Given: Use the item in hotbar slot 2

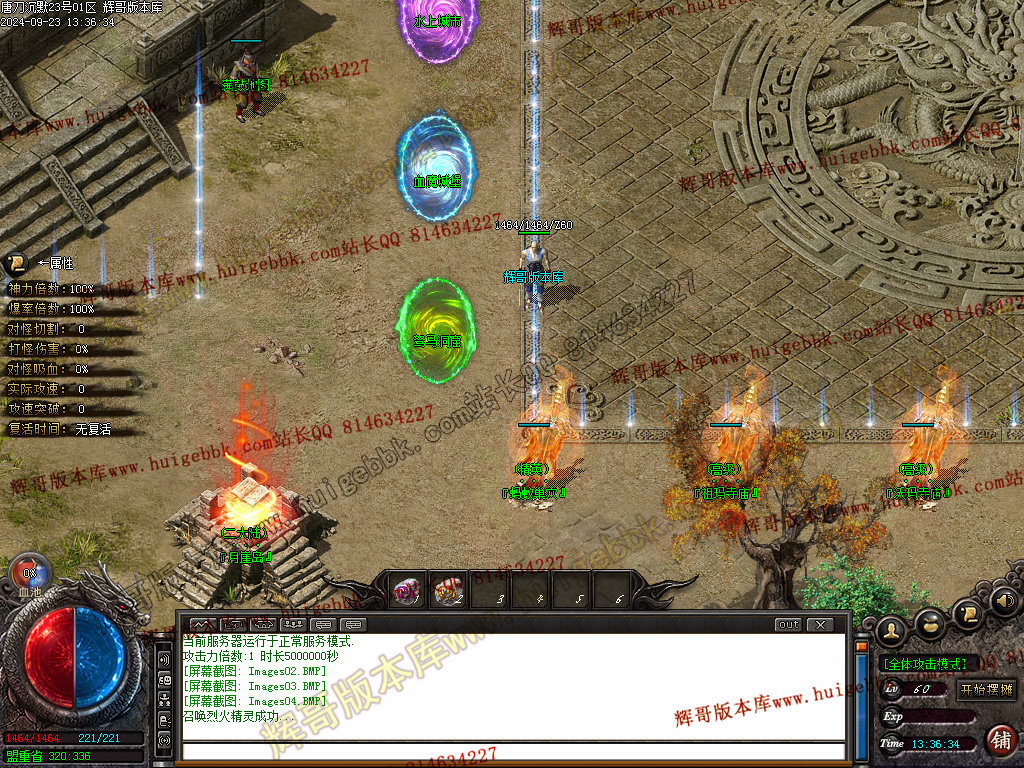Looking at the screenshot, I should [448, 592].
